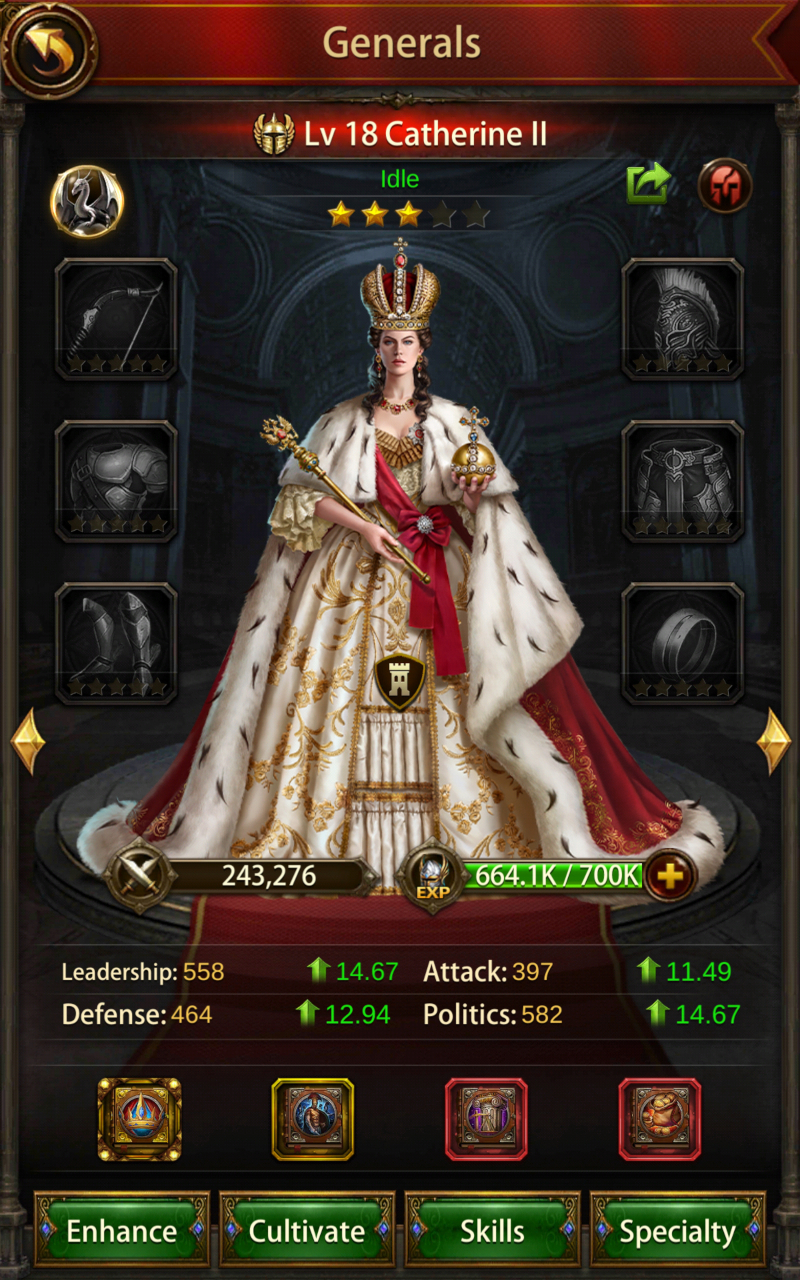View the red-bordered sack skill book

660,1118
